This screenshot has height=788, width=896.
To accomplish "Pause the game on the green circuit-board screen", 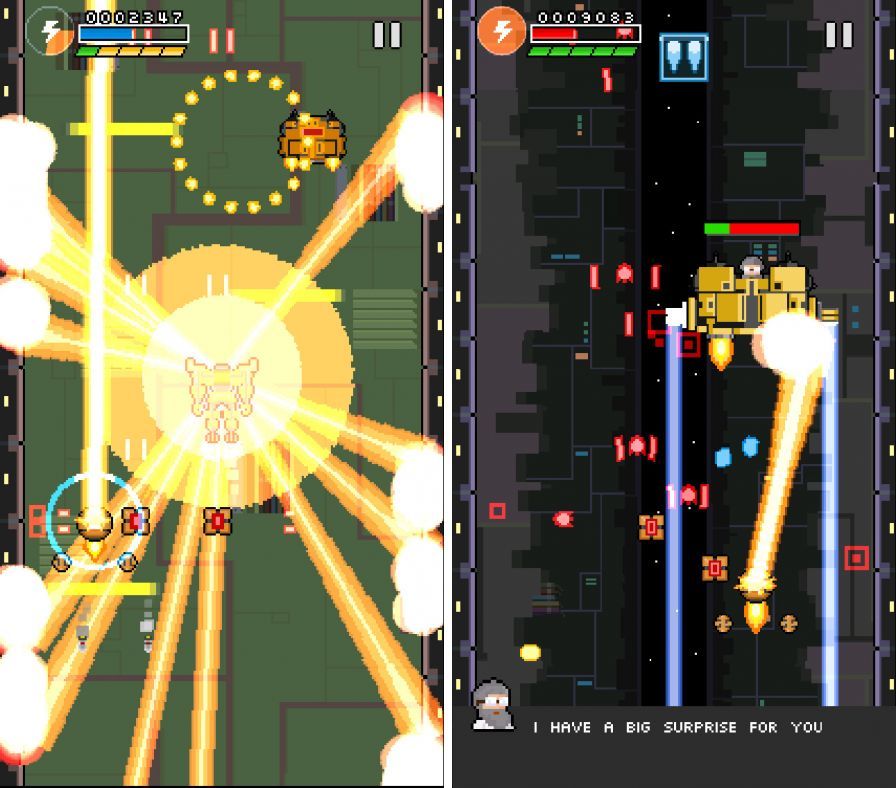I will pos(387,35).
